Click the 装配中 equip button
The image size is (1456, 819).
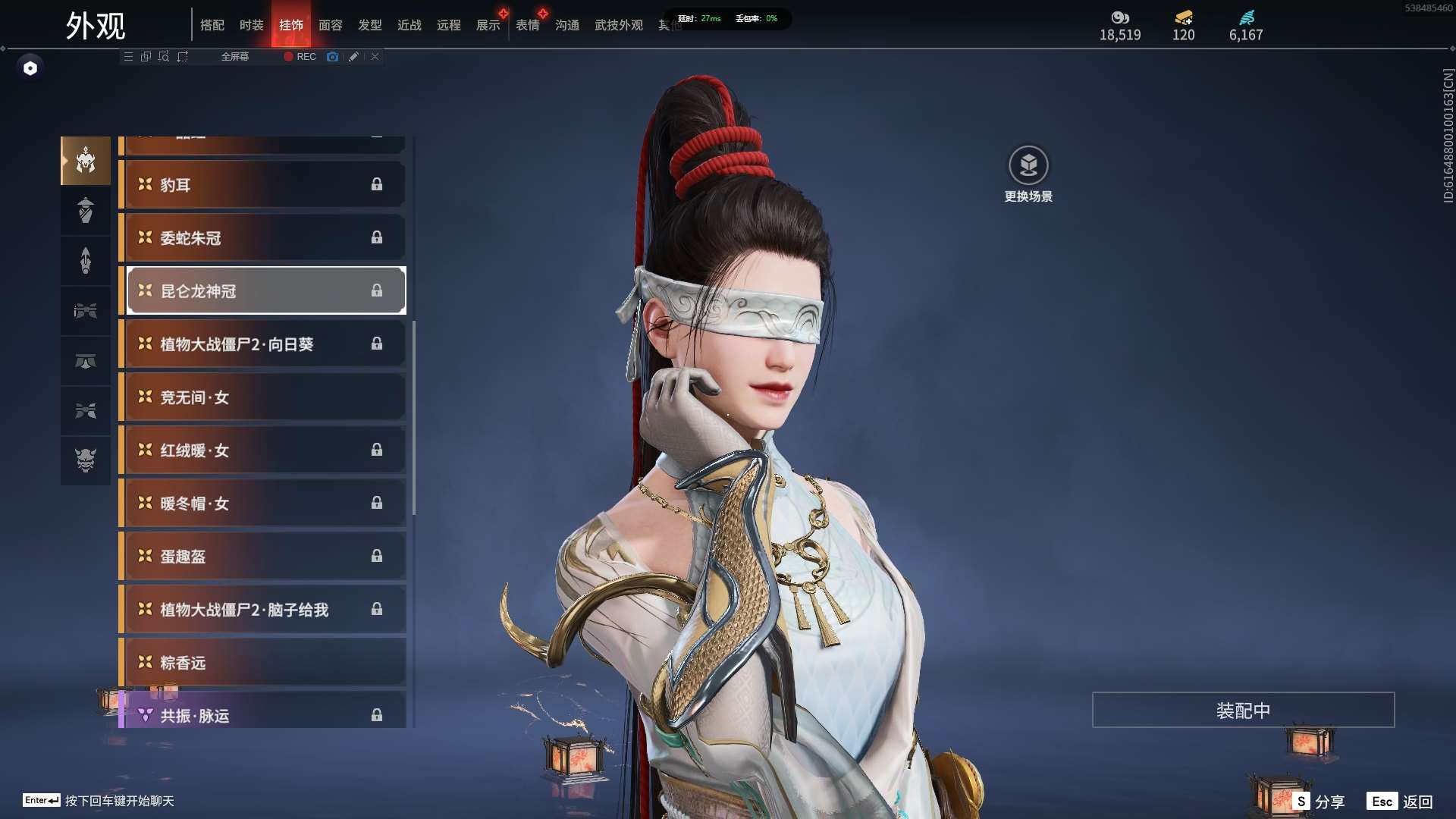pos(1243,711)
